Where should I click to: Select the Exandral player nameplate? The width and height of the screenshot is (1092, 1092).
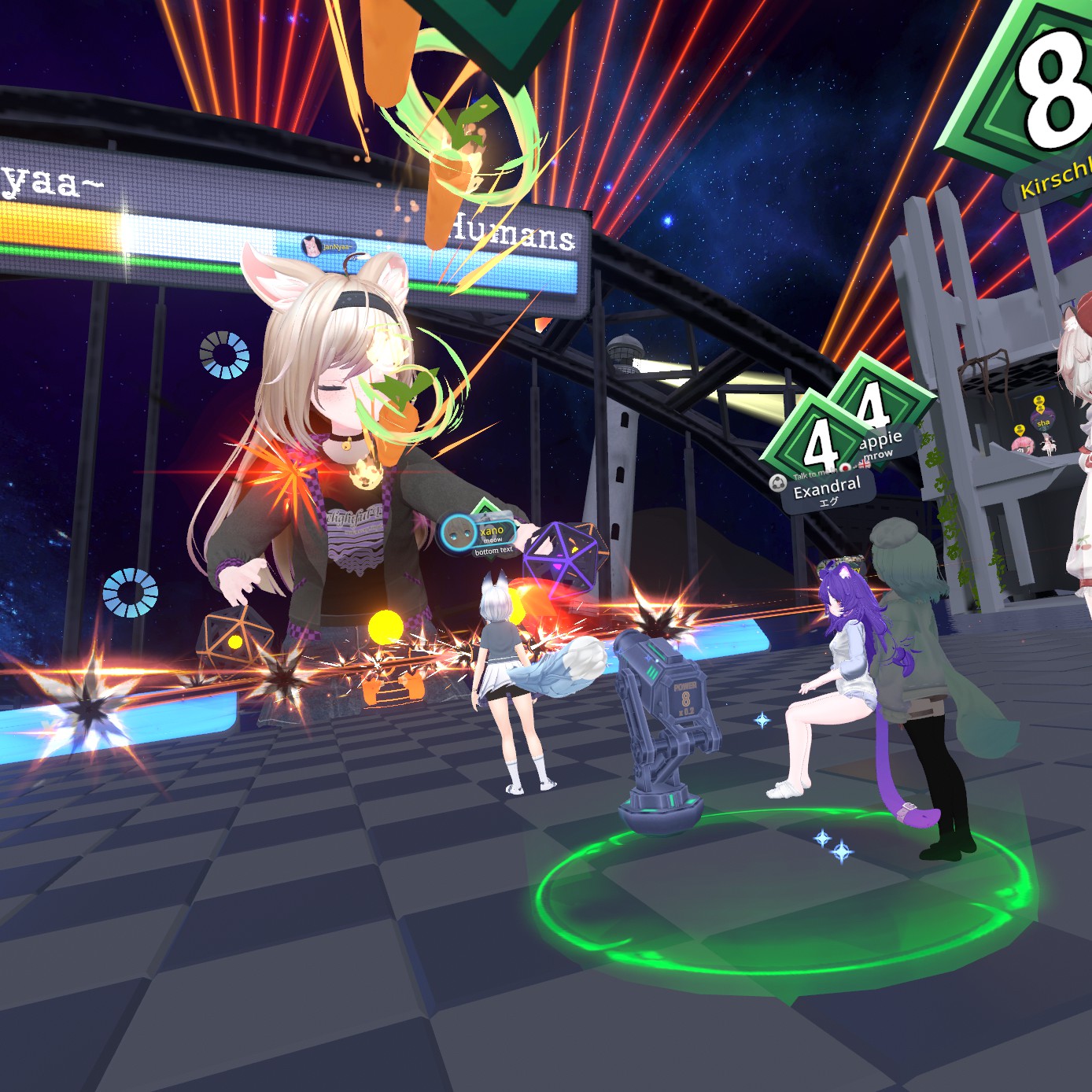826,491
